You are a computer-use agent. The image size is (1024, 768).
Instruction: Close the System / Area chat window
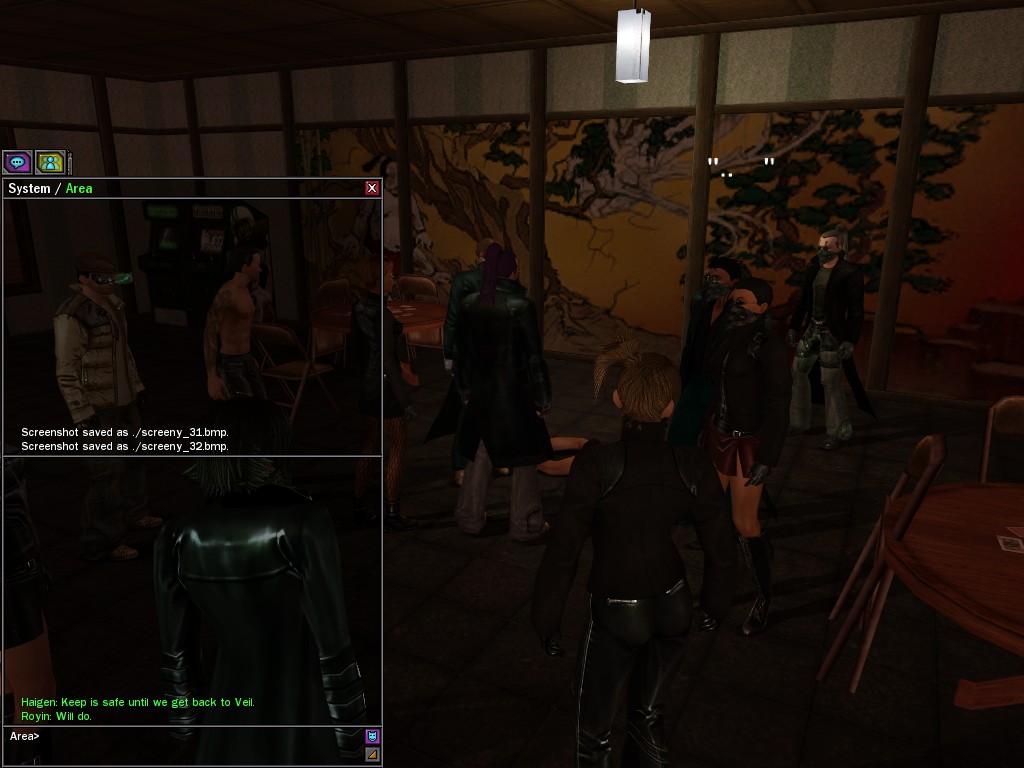click(372, 188)
